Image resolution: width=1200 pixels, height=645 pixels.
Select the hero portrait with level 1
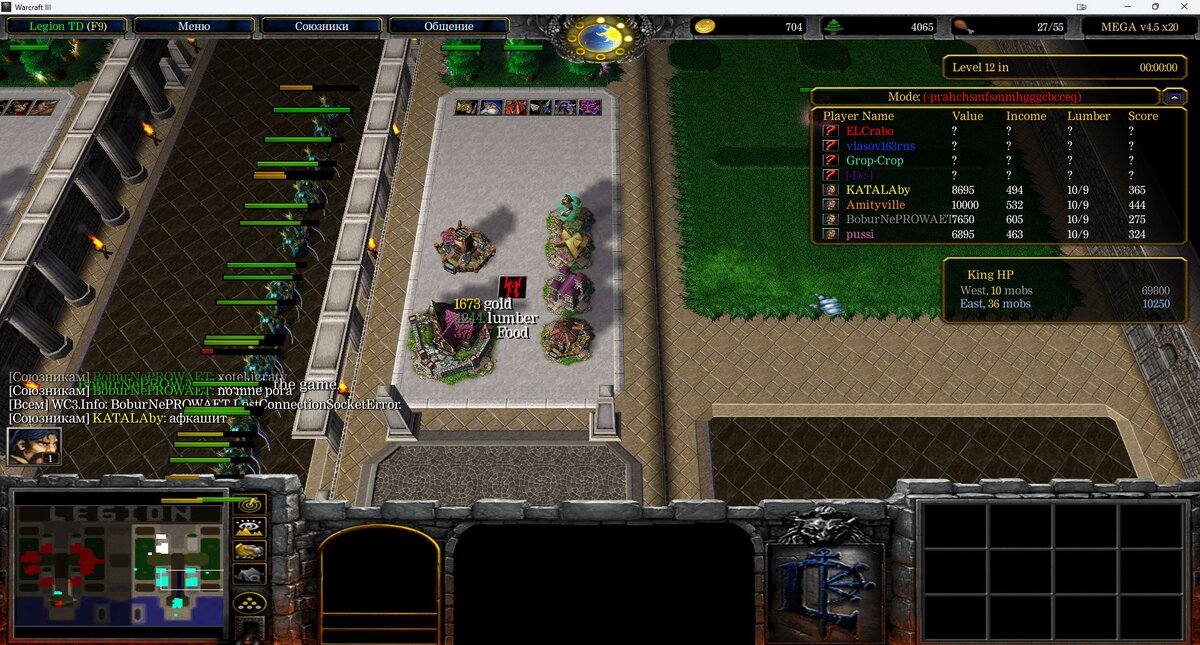[34, 446]
